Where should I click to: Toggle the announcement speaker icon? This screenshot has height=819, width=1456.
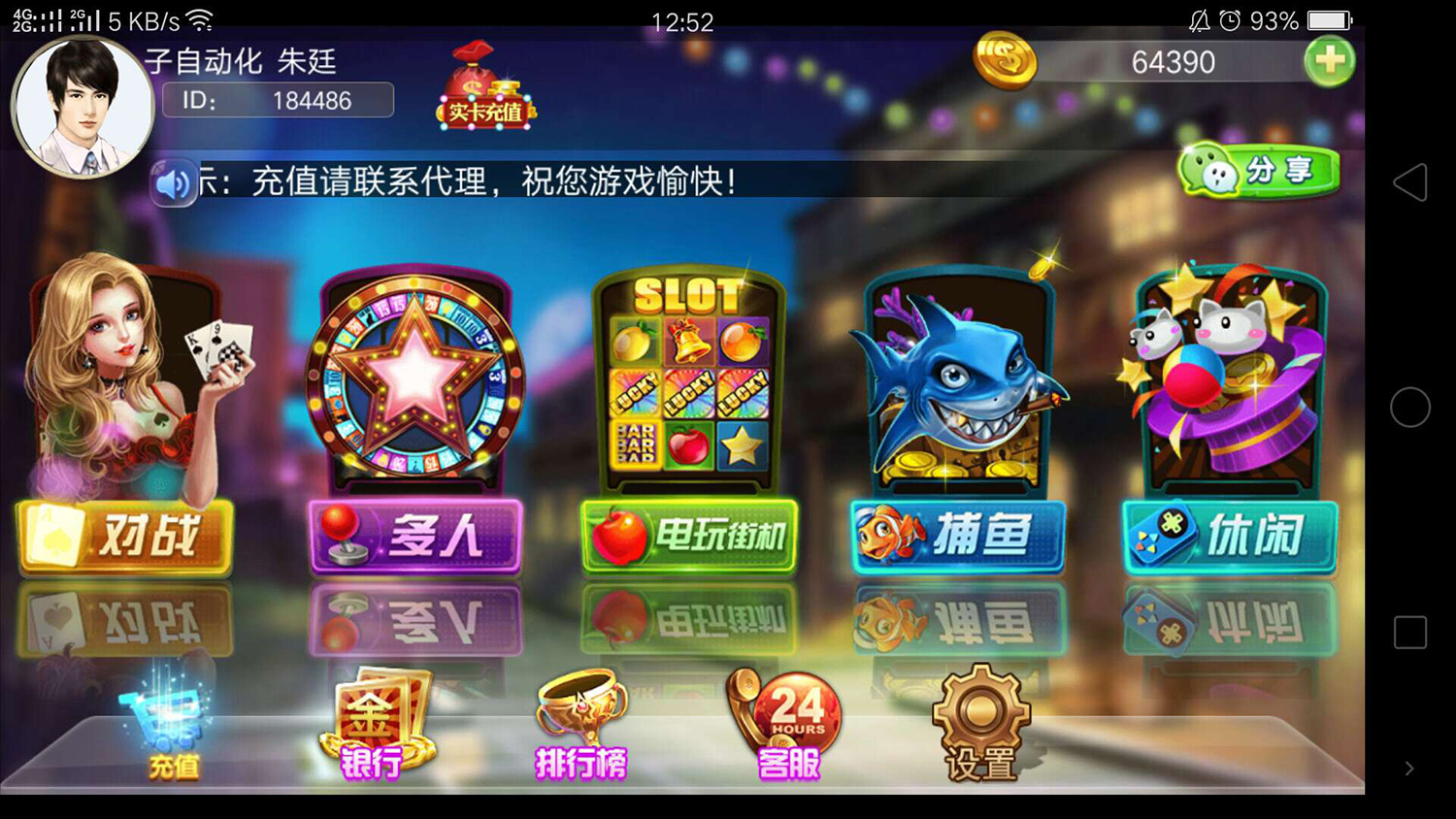[172, 181]
